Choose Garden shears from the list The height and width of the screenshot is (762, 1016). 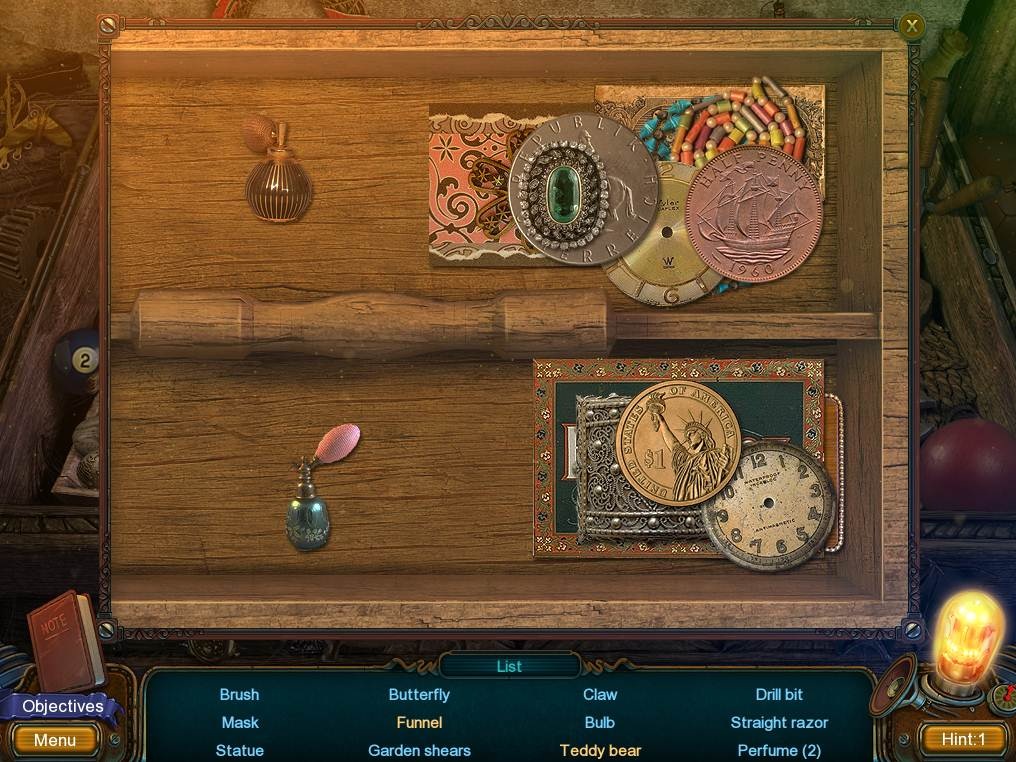(x=419, y=750)
